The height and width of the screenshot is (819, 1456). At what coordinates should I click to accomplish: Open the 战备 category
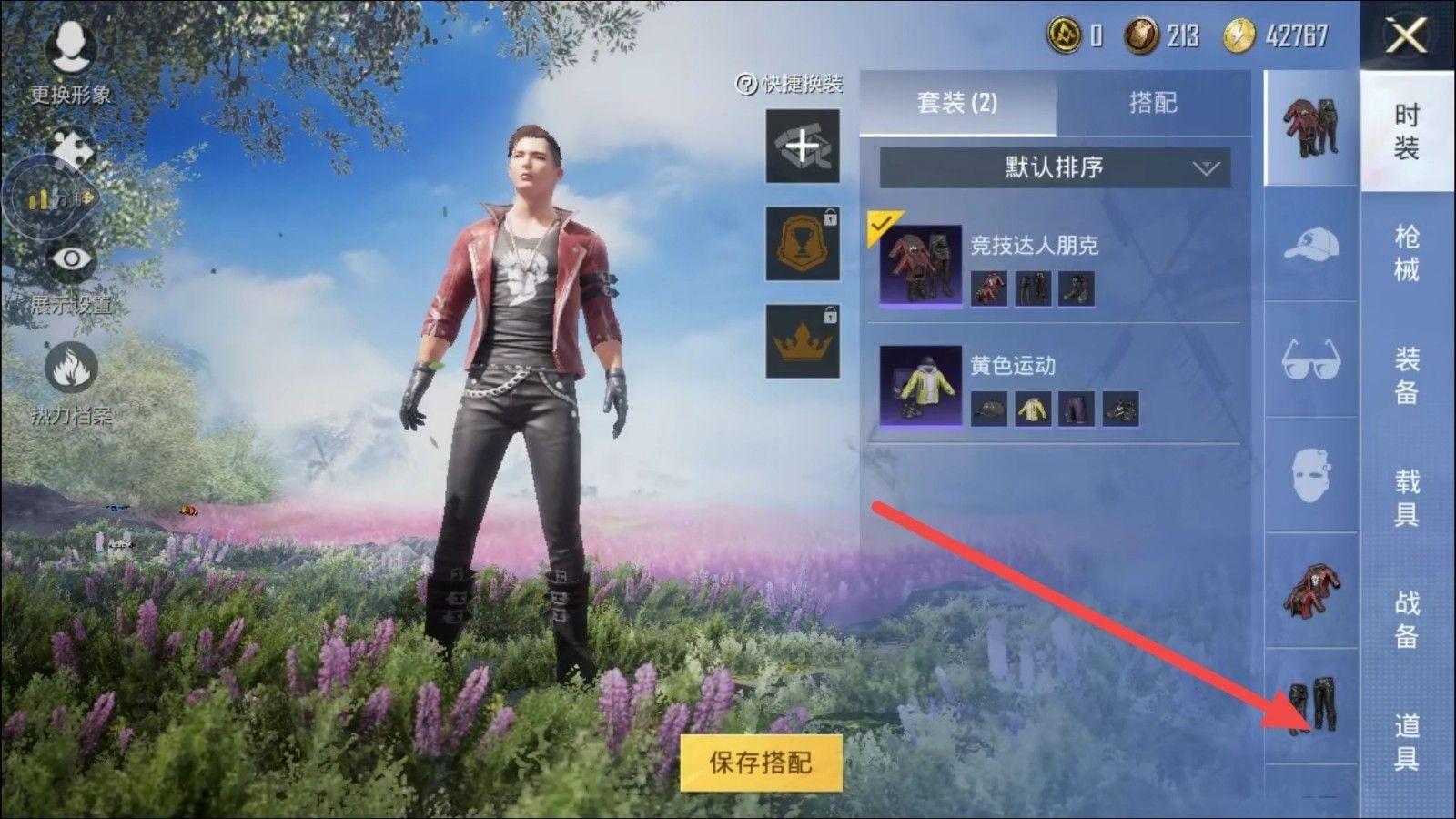(x=1407, y=619)
